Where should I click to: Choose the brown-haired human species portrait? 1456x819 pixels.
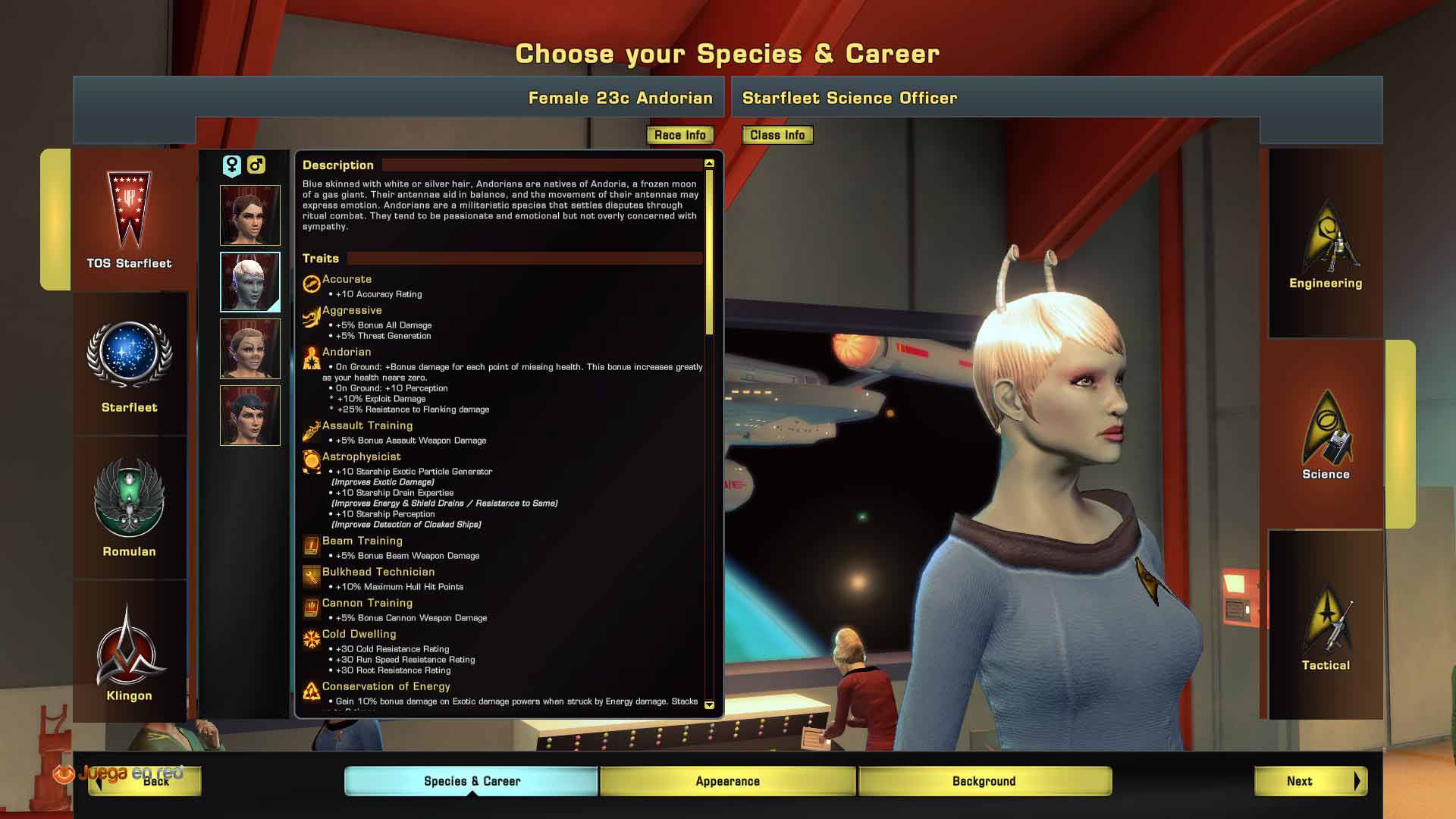click(x=250, y=215)
